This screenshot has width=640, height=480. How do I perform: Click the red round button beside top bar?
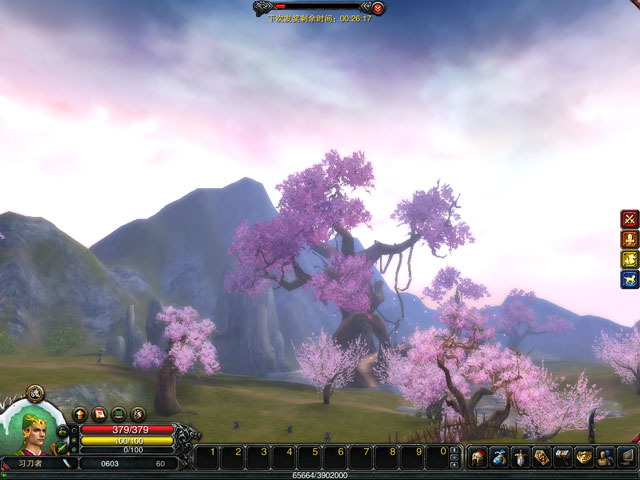coord(378,7)
